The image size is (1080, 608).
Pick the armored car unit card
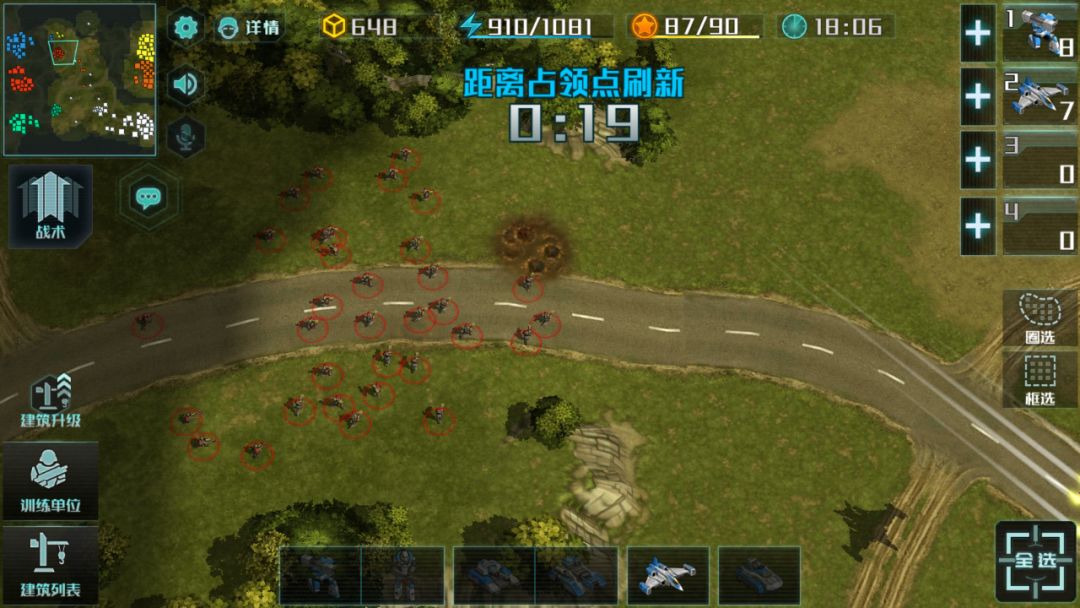point(759,575)
